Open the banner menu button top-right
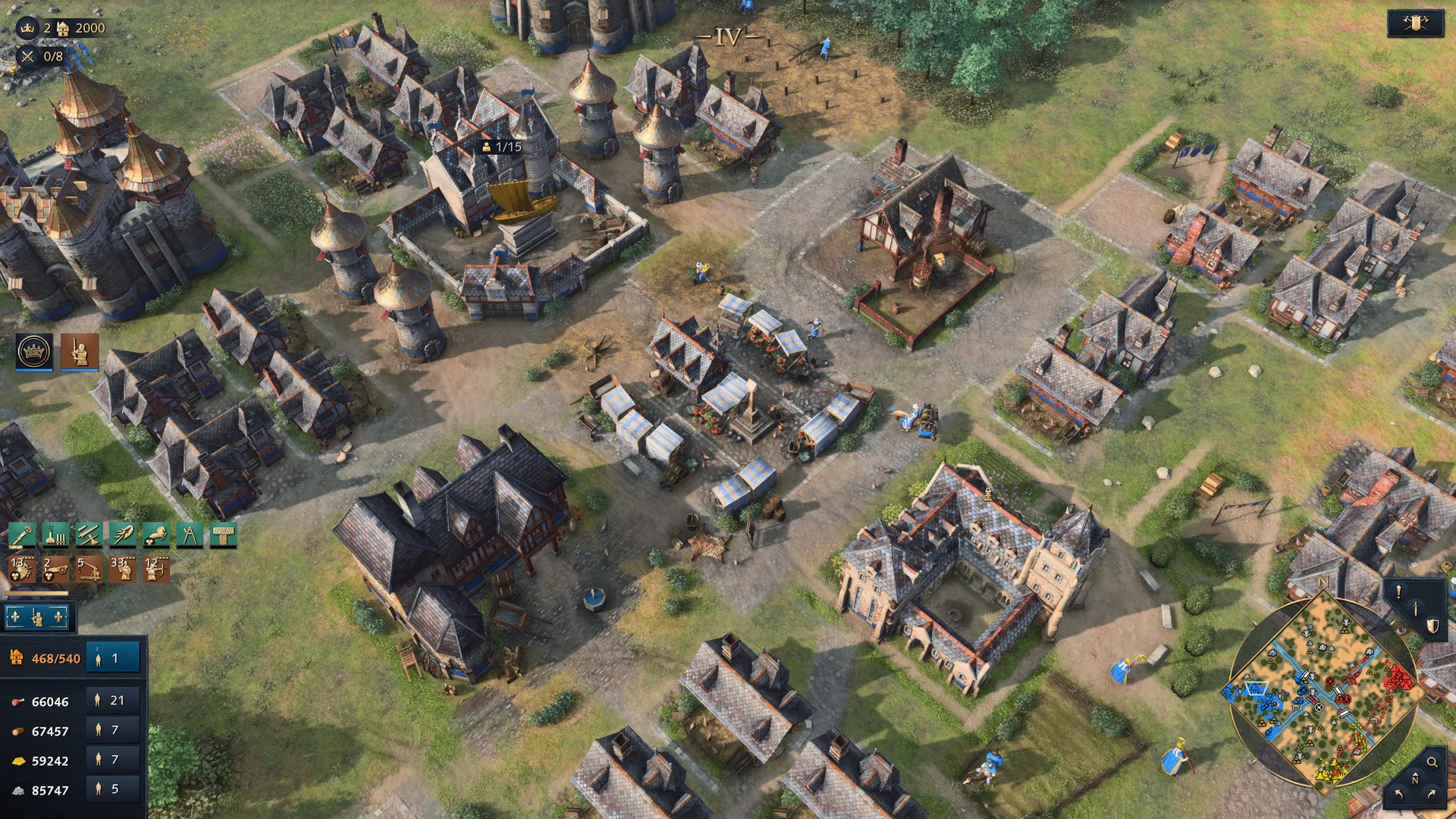Screen dimensions: 1456x819 1415,24
